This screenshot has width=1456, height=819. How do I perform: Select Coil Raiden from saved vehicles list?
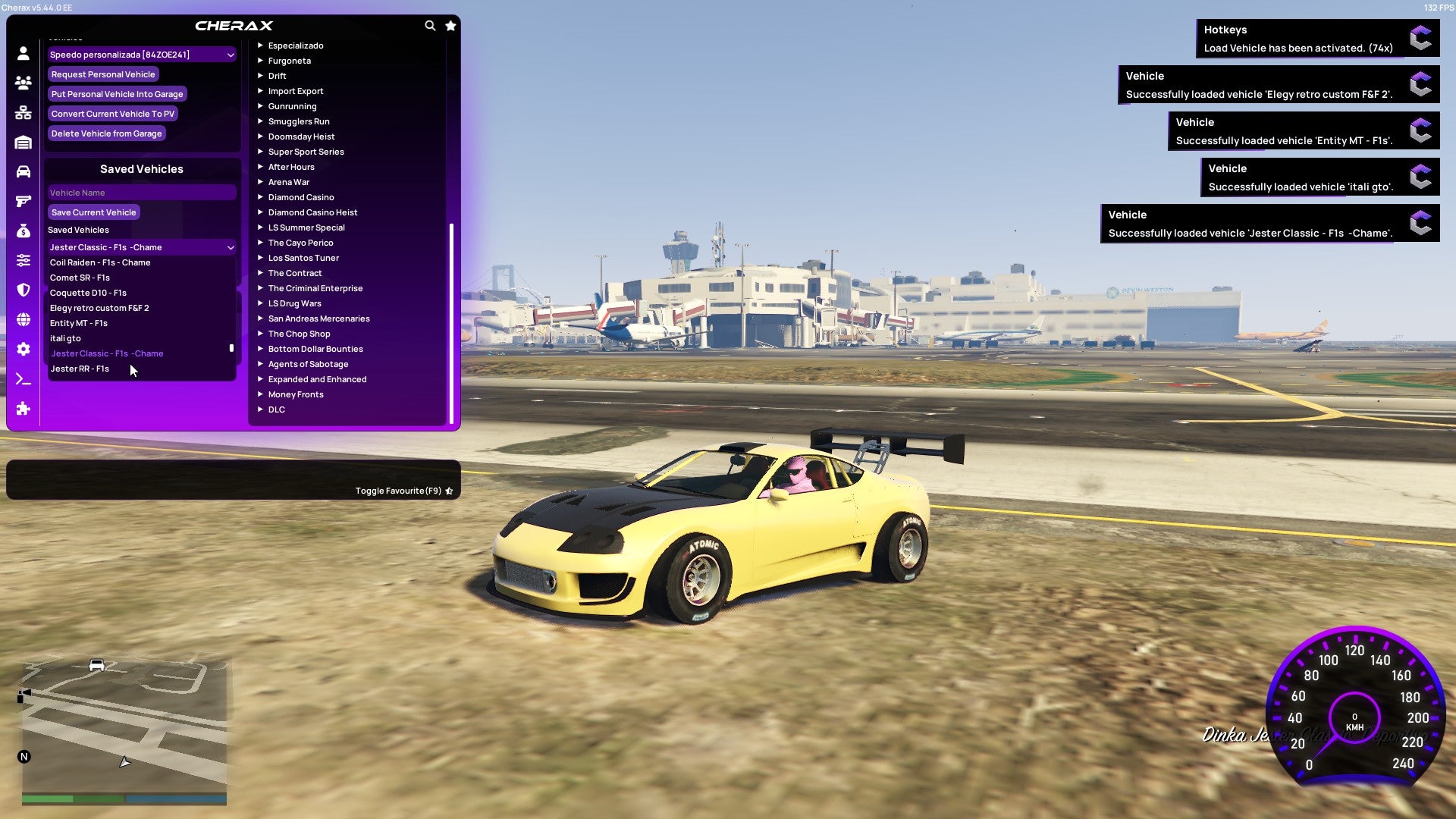99,262
